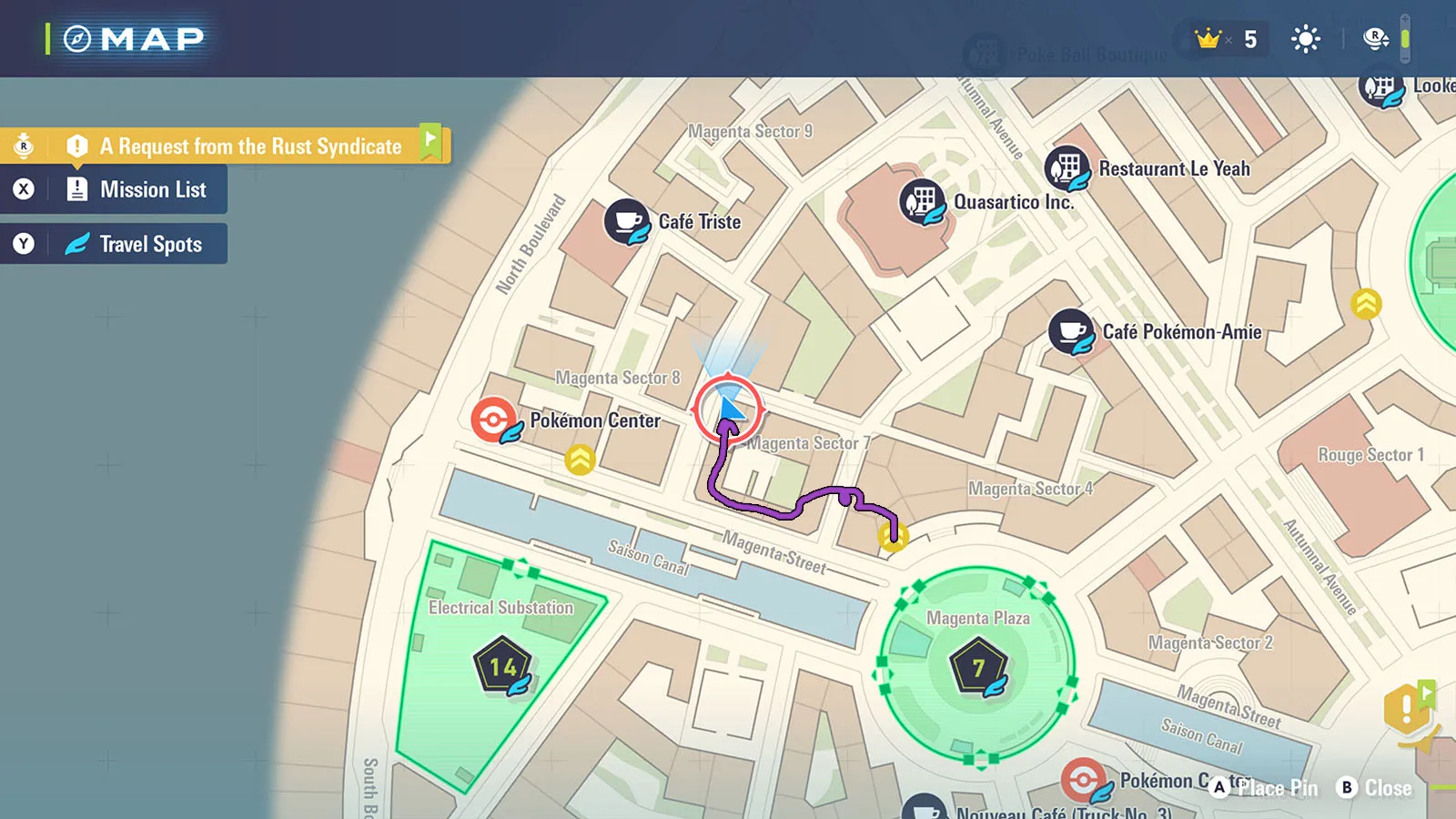Click the yellow chevron marker by Rouge Sector
The image size is (1456, 819).
[x=1366, y=304]
